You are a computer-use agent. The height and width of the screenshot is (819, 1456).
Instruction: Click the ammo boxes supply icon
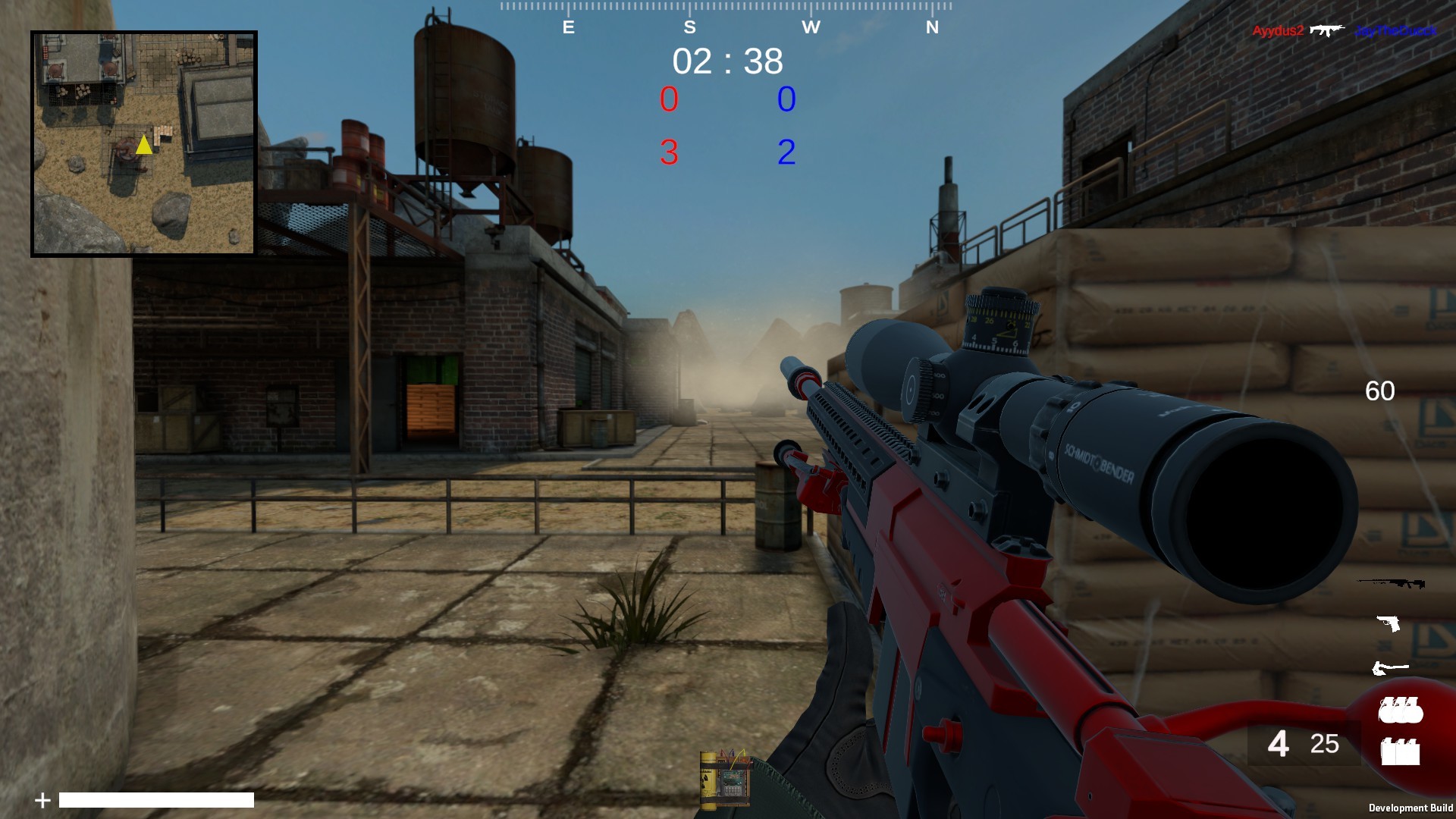(x=1401, y=751)
